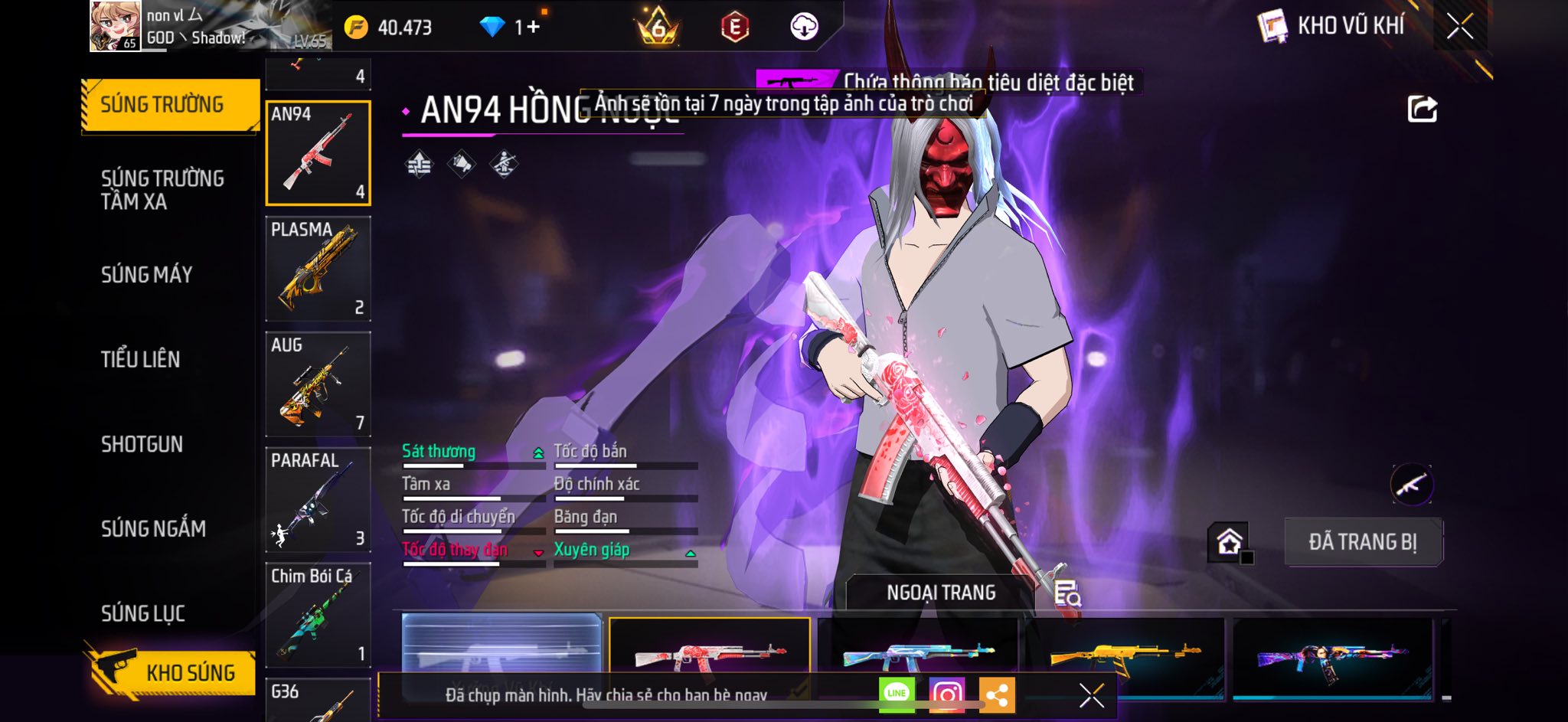Click the share arrow icon near the weapon title
Image resolution: width=1568 pixels, height=722 pixels.
pos(1422,109)
